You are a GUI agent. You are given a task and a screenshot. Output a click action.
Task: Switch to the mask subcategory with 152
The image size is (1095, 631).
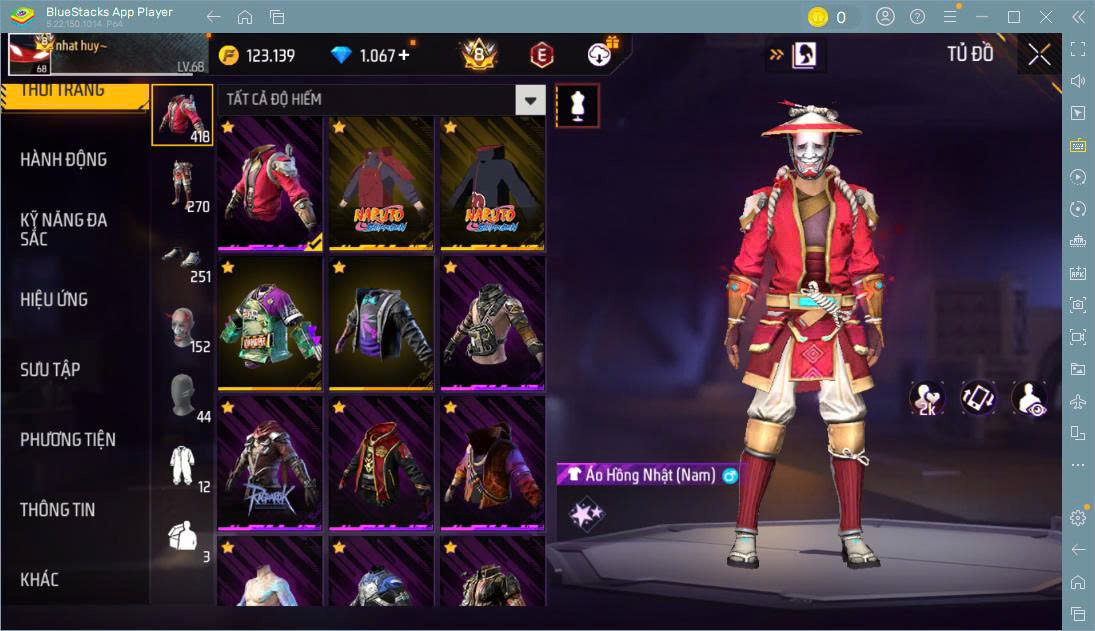point(182,328)
